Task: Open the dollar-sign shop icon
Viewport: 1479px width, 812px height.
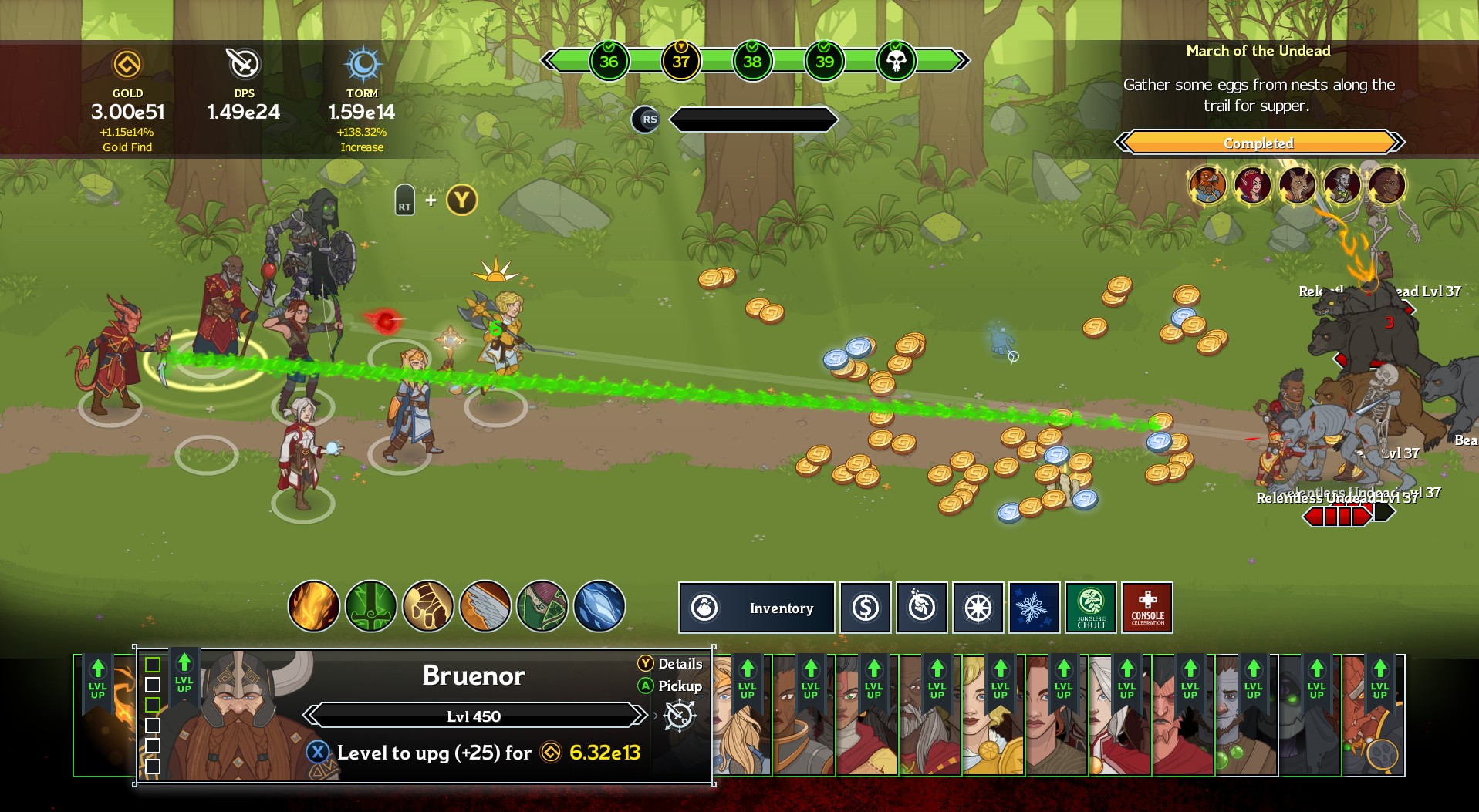Action: tap(865, 608)
